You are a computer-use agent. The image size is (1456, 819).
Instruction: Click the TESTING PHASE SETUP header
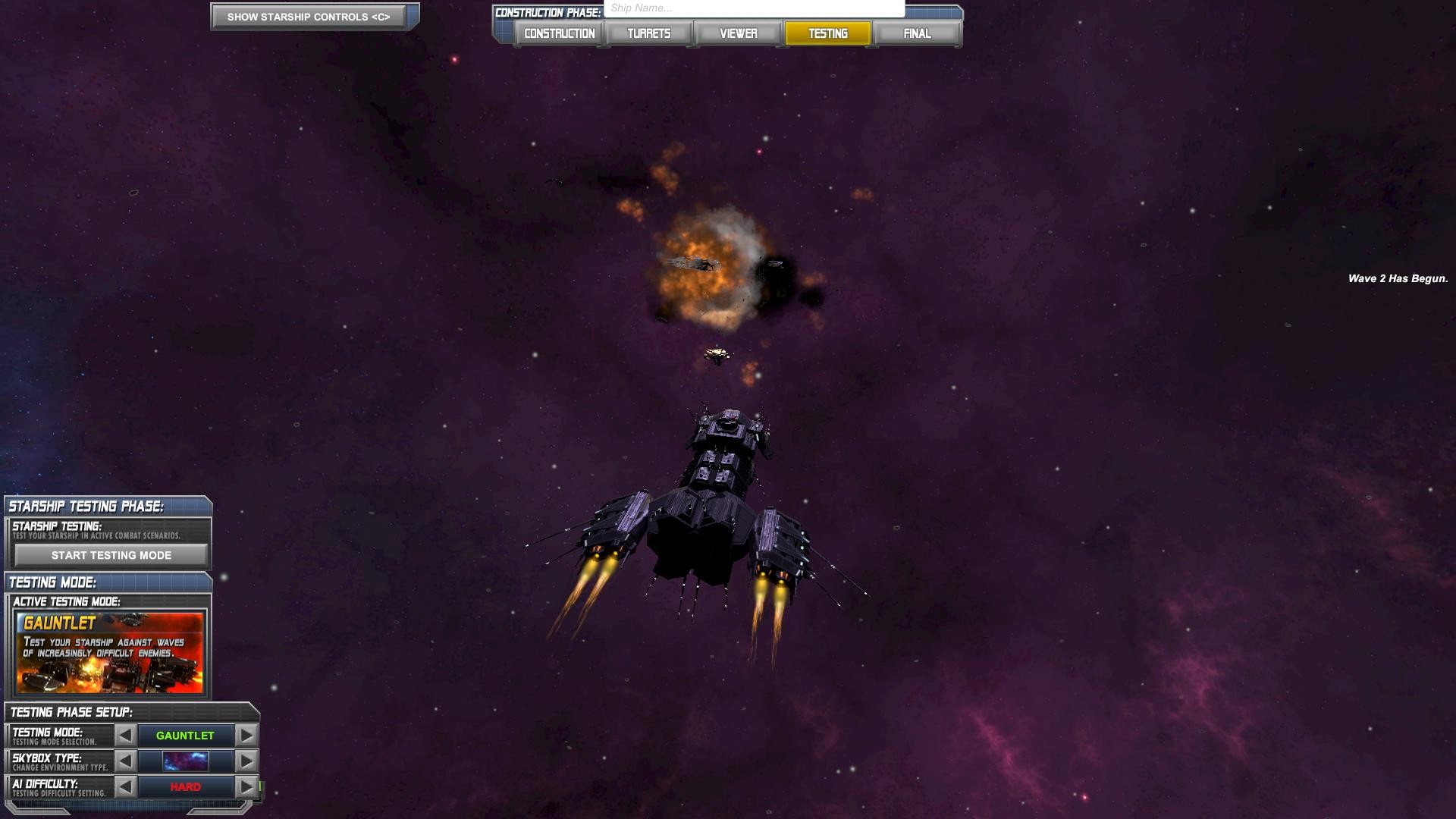tap(71, 712)
